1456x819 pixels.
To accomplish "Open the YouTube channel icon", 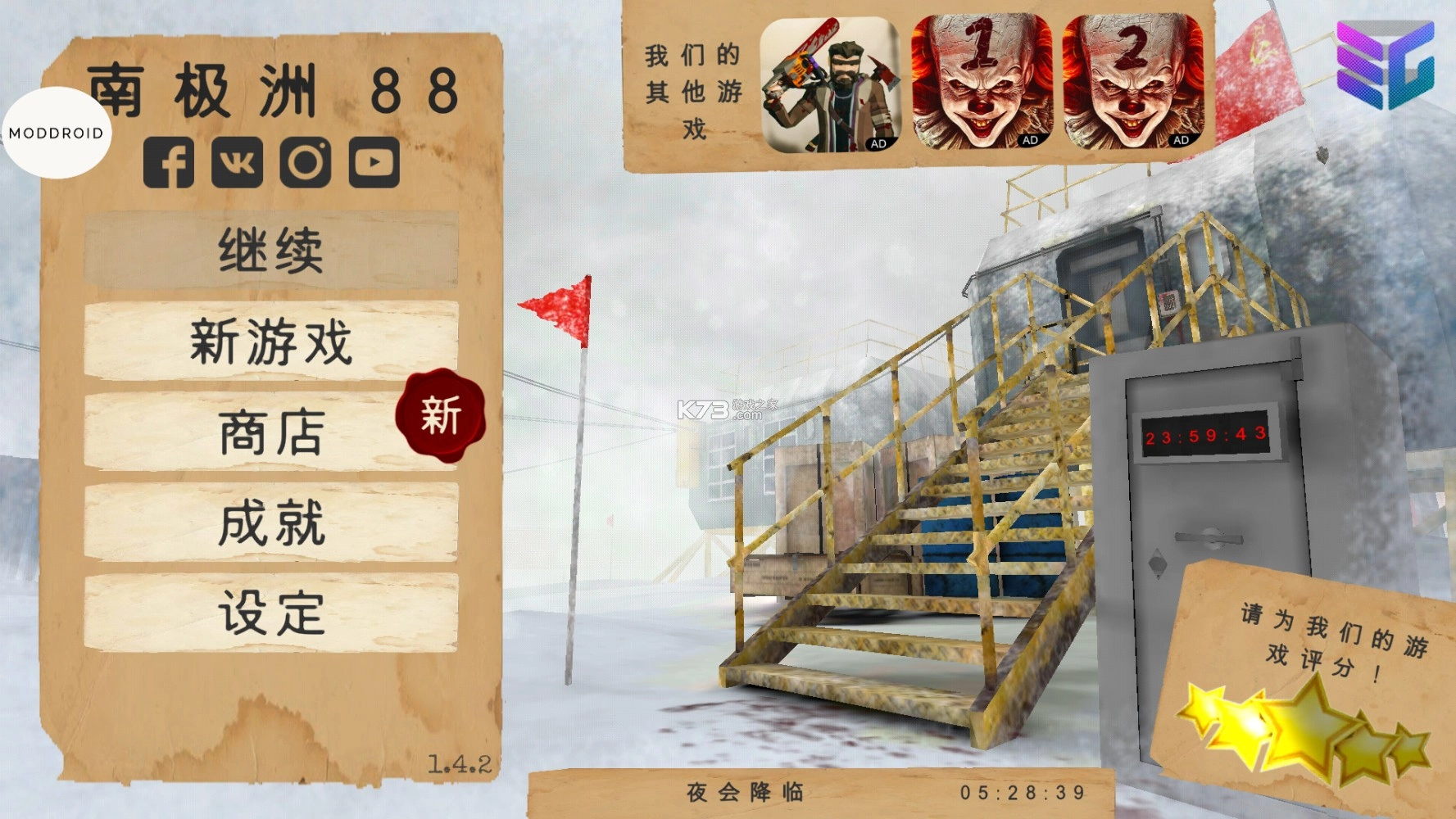I will [373, 160].
